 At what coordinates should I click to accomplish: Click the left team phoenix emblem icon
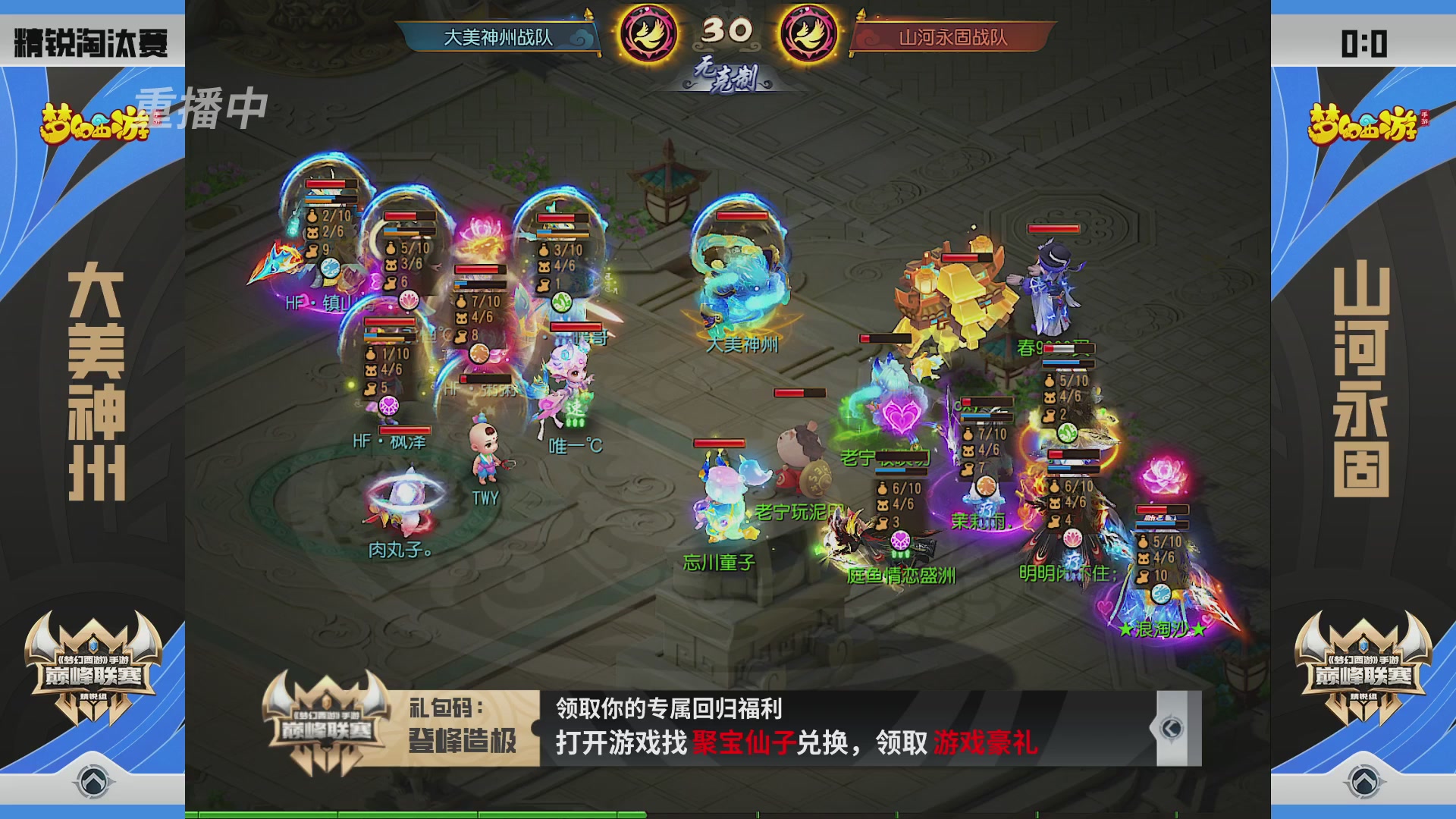coord(648,32)
